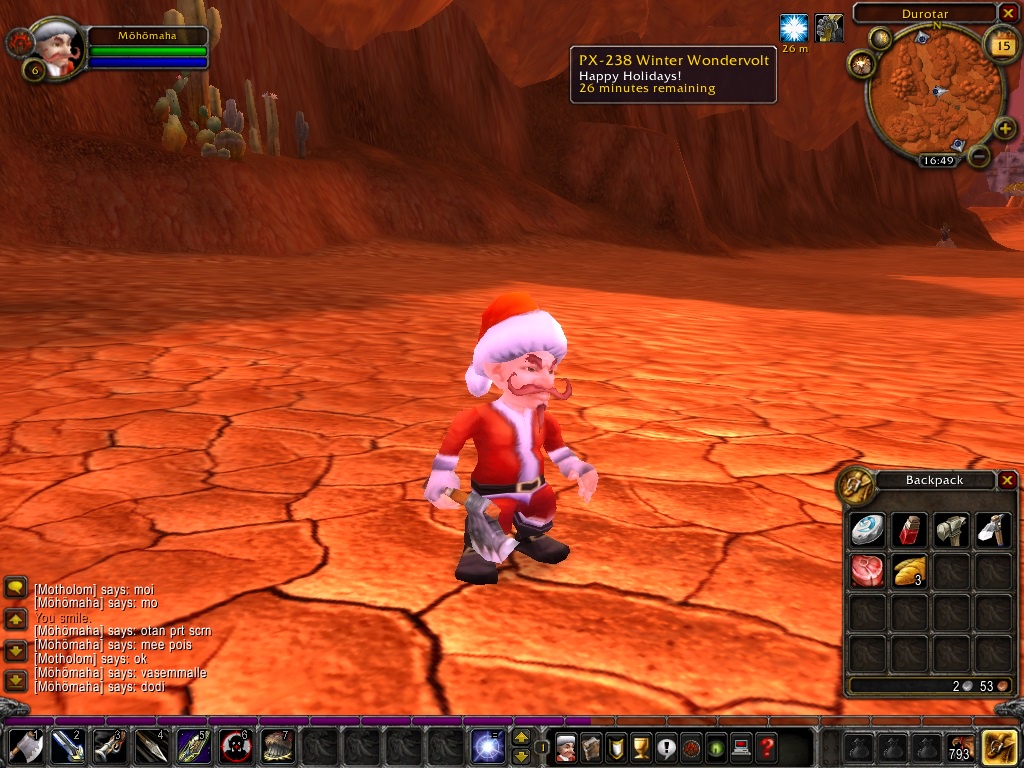Screen dimensions: 1024x768
Task: Close the Backpack window
Action: (x=1007, y=480)
